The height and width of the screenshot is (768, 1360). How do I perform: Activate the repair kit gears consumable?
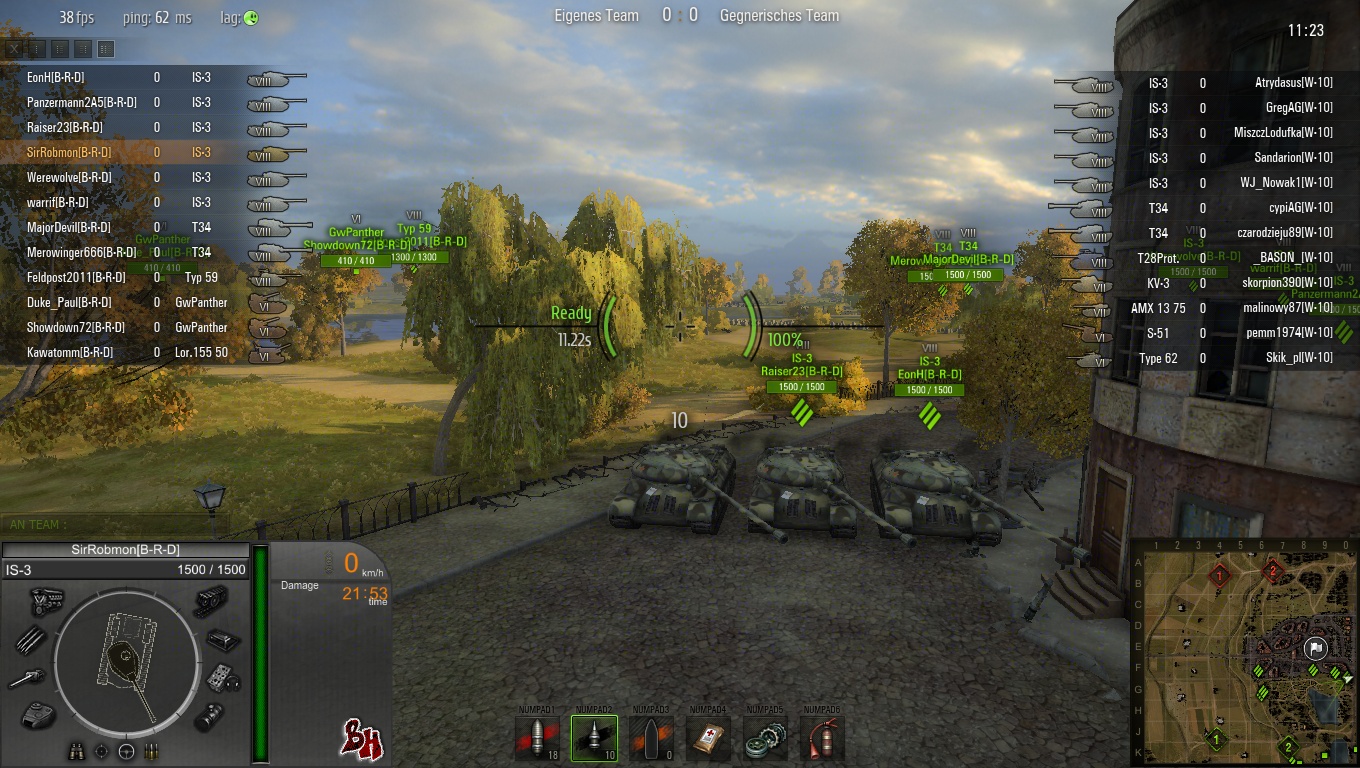click(765, 739)
